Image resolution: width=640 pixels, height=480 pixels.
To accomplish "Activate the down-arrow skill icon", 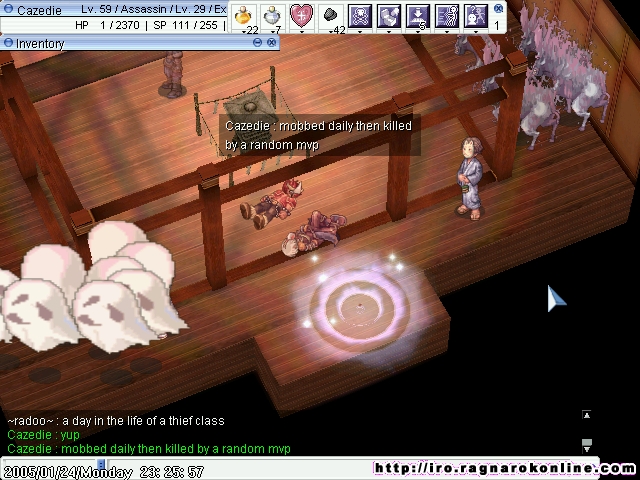I will [x=418, y=15].
